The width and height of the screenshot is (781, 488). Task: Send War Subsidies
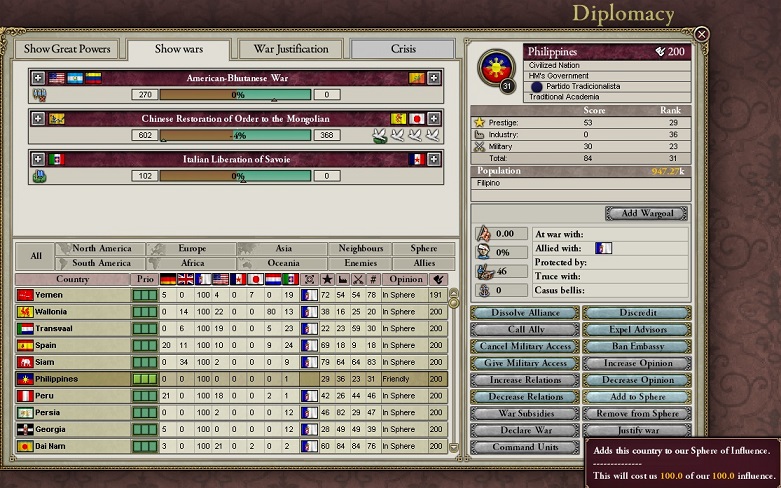click(524, 414)
